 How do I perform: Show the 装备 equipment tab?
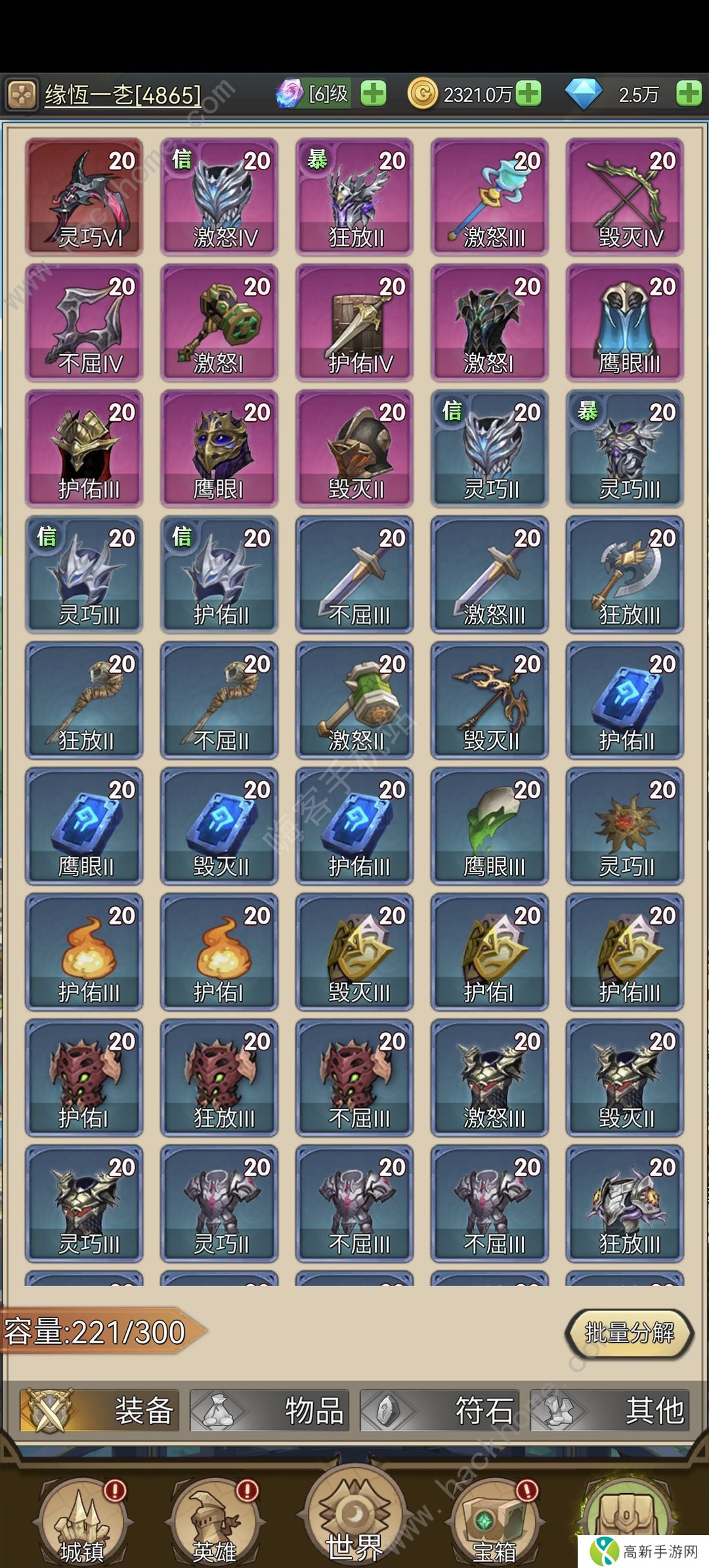click(99, 1410)
